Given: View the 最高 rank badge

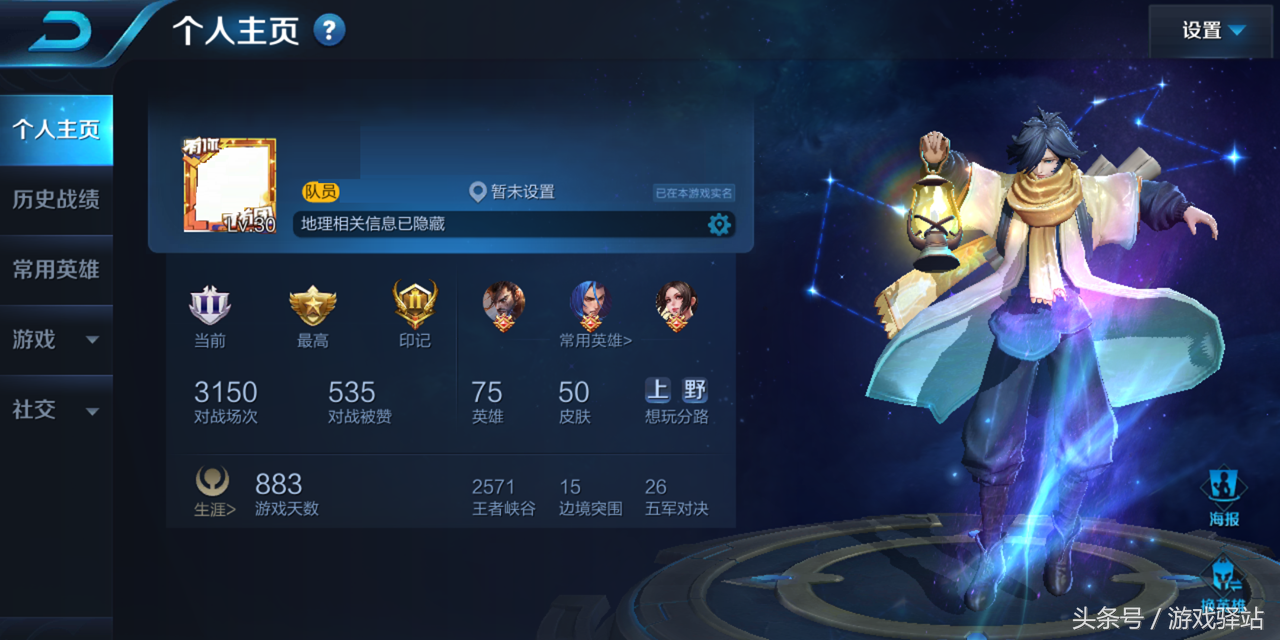Looking at the screenshot, I should (312, 306).
